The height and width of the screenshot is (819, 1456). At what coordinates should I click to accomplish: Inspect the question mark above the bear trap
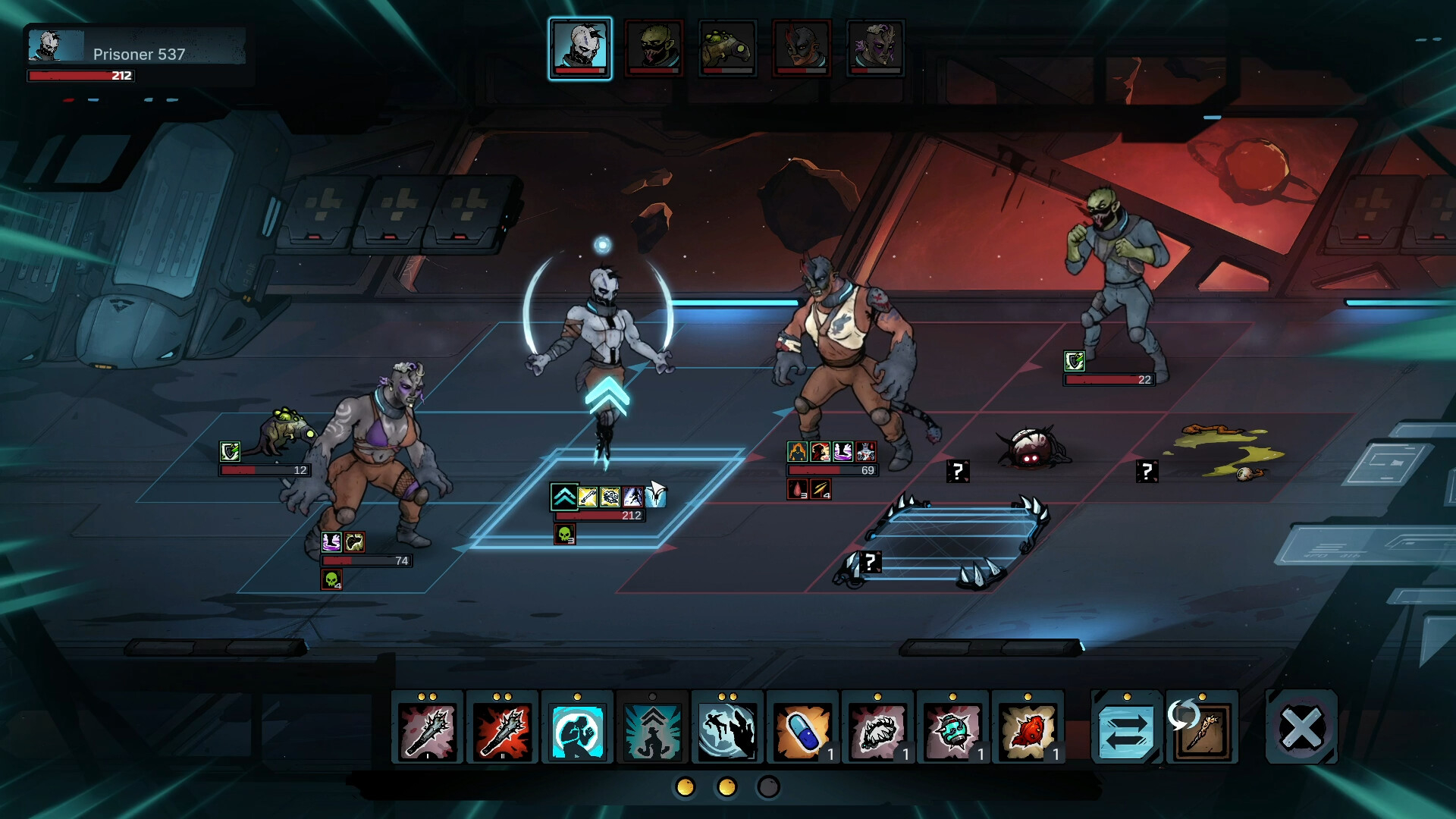tap(871, 562)
